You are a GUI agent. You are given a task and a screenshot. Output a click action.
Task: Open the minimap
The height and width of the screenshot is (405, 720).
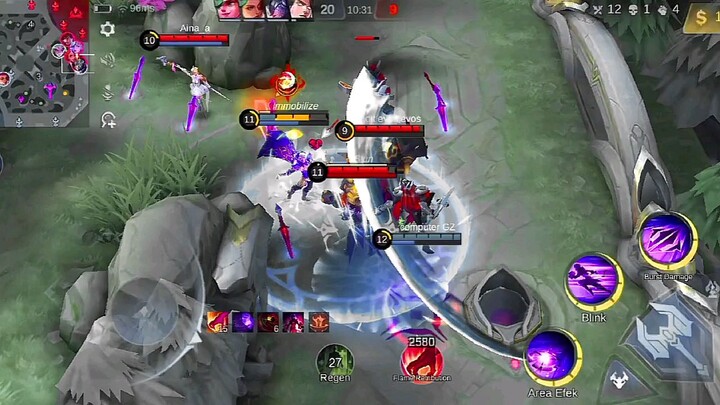click(44, 62)
